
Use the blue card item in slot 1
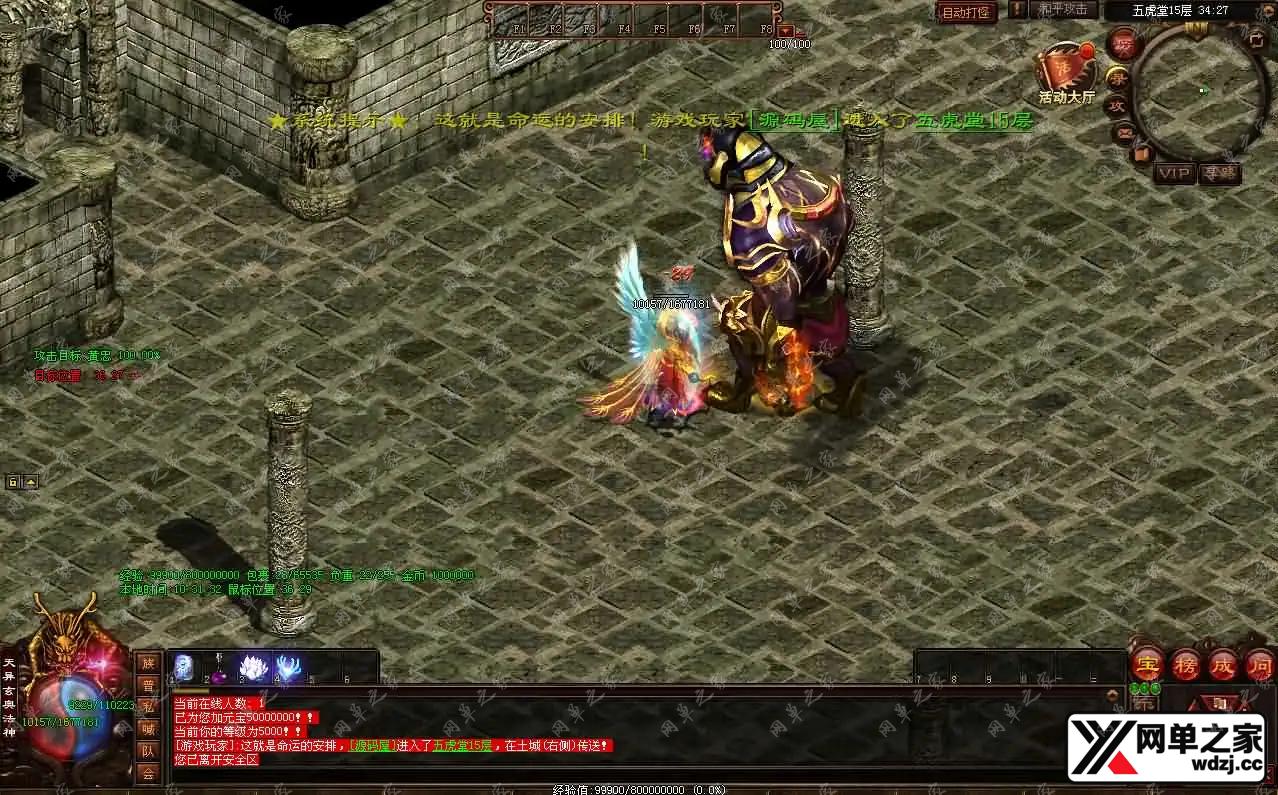point(185,667)
